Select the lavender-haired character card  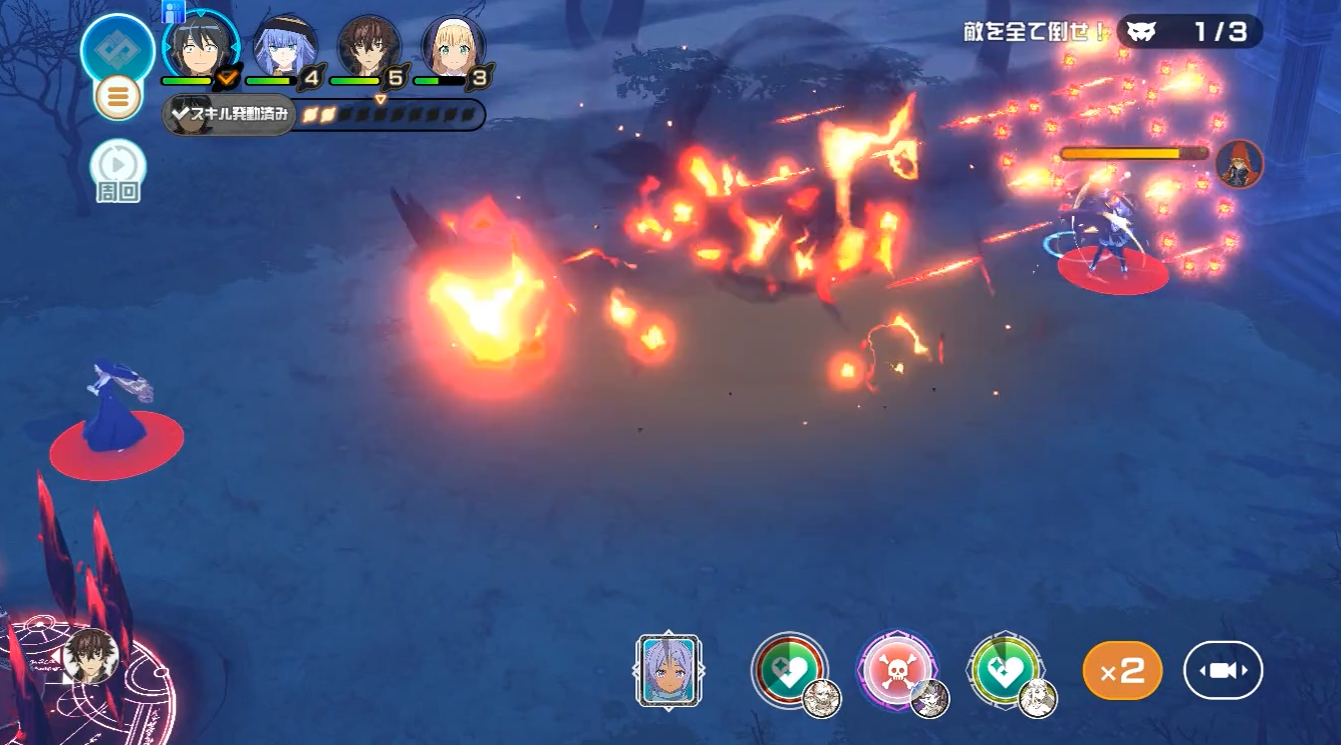click(x=668, y=670)
